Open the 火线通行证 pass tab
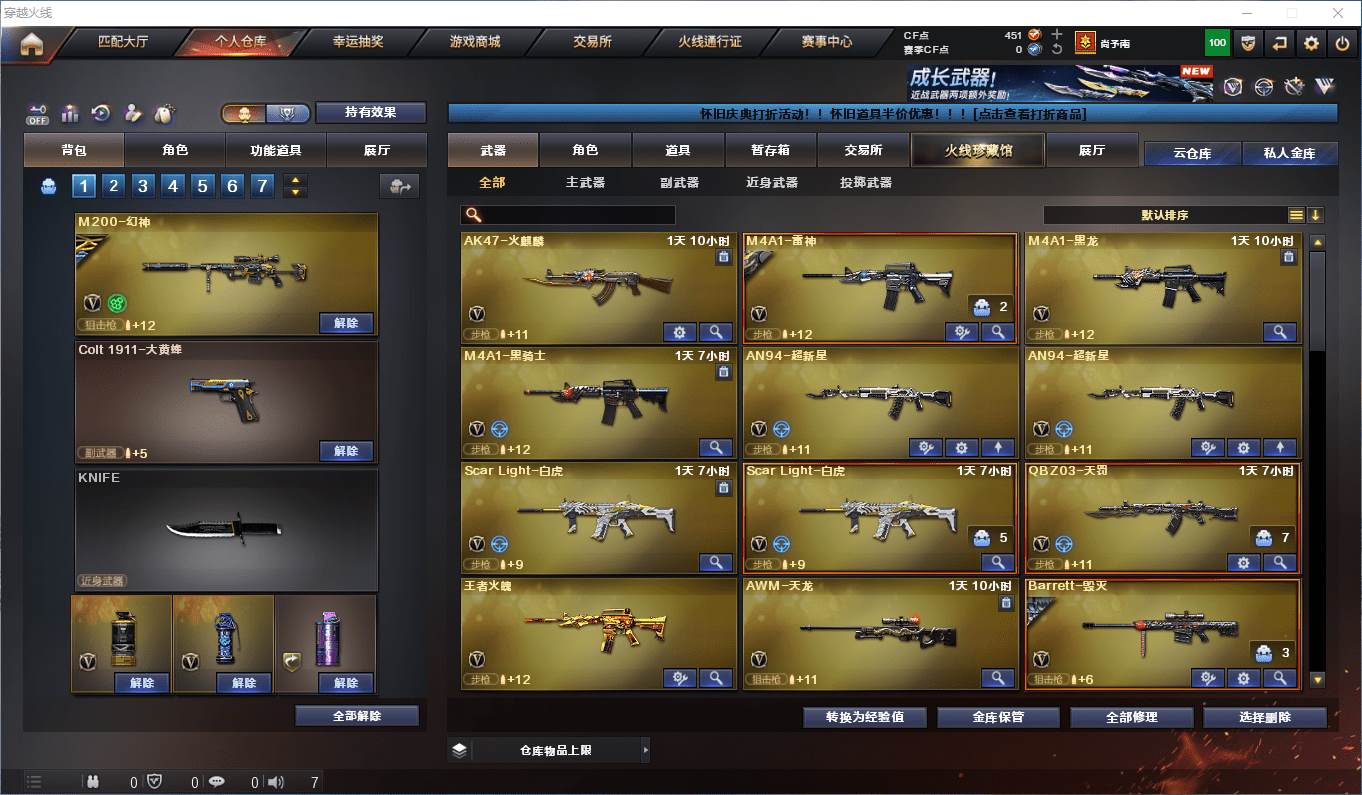The width and height of the screenshot is (1362, 795). [710, 42]
